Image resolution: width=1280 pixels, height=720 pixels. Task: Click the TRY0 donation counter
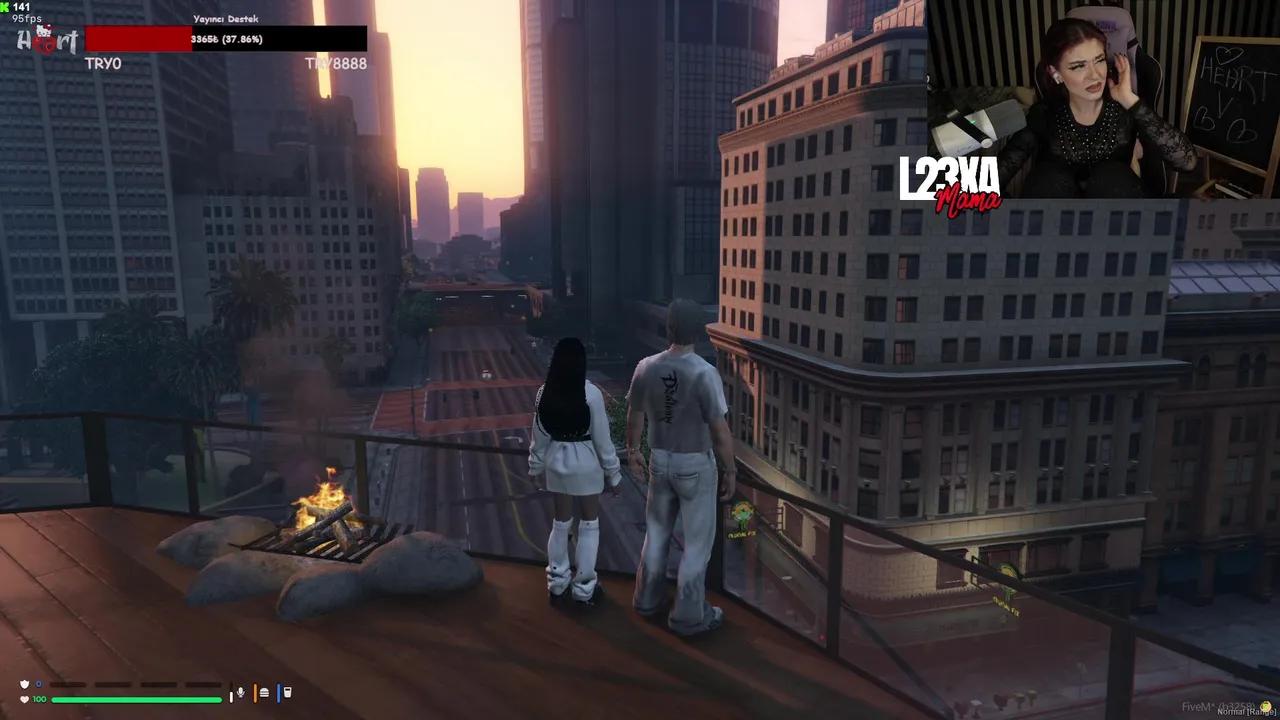point(103,63)
